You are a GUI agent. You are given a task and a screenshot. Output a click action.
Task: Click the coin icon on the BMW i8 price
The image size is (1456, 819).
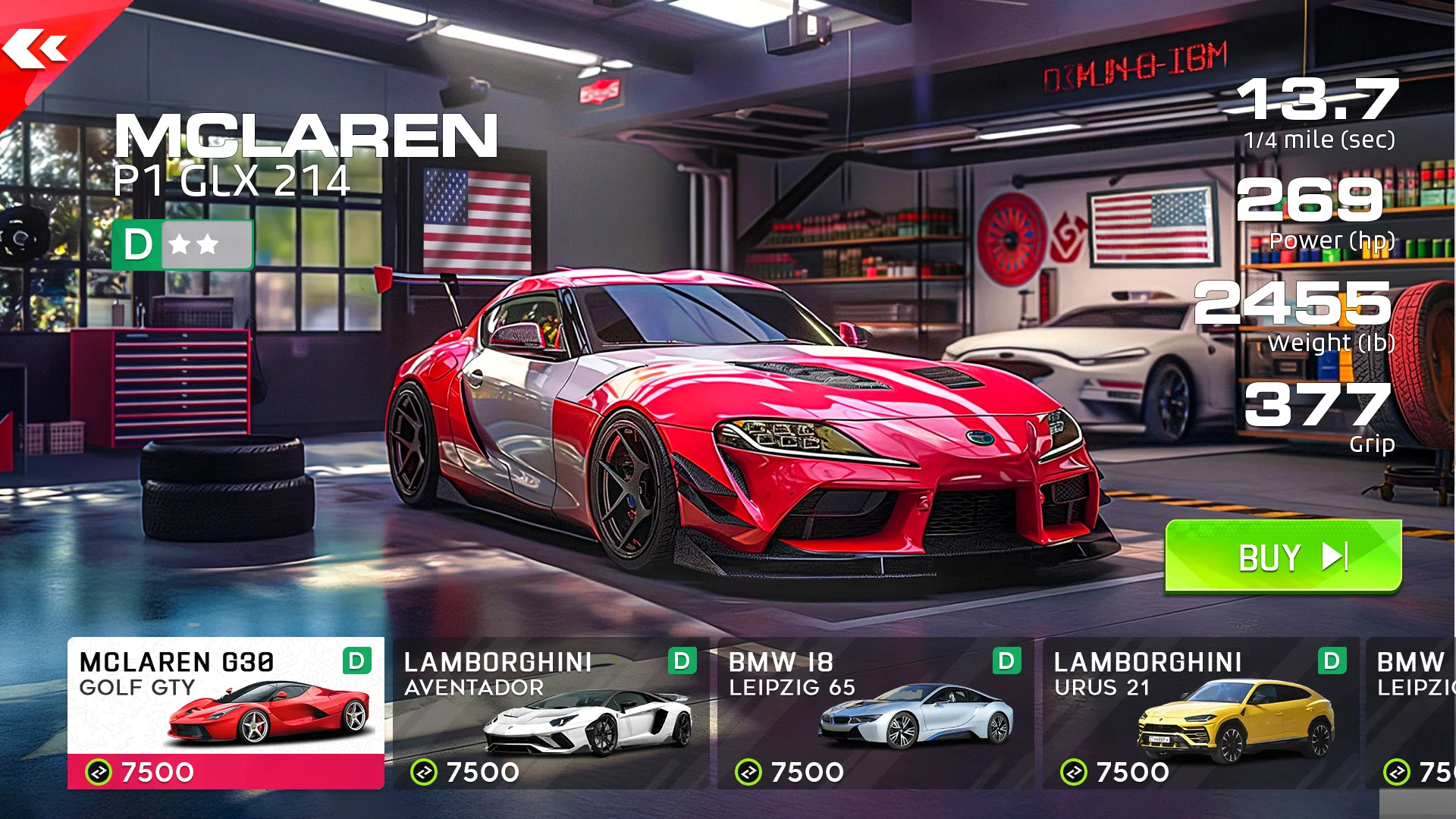tap(747, 772)
